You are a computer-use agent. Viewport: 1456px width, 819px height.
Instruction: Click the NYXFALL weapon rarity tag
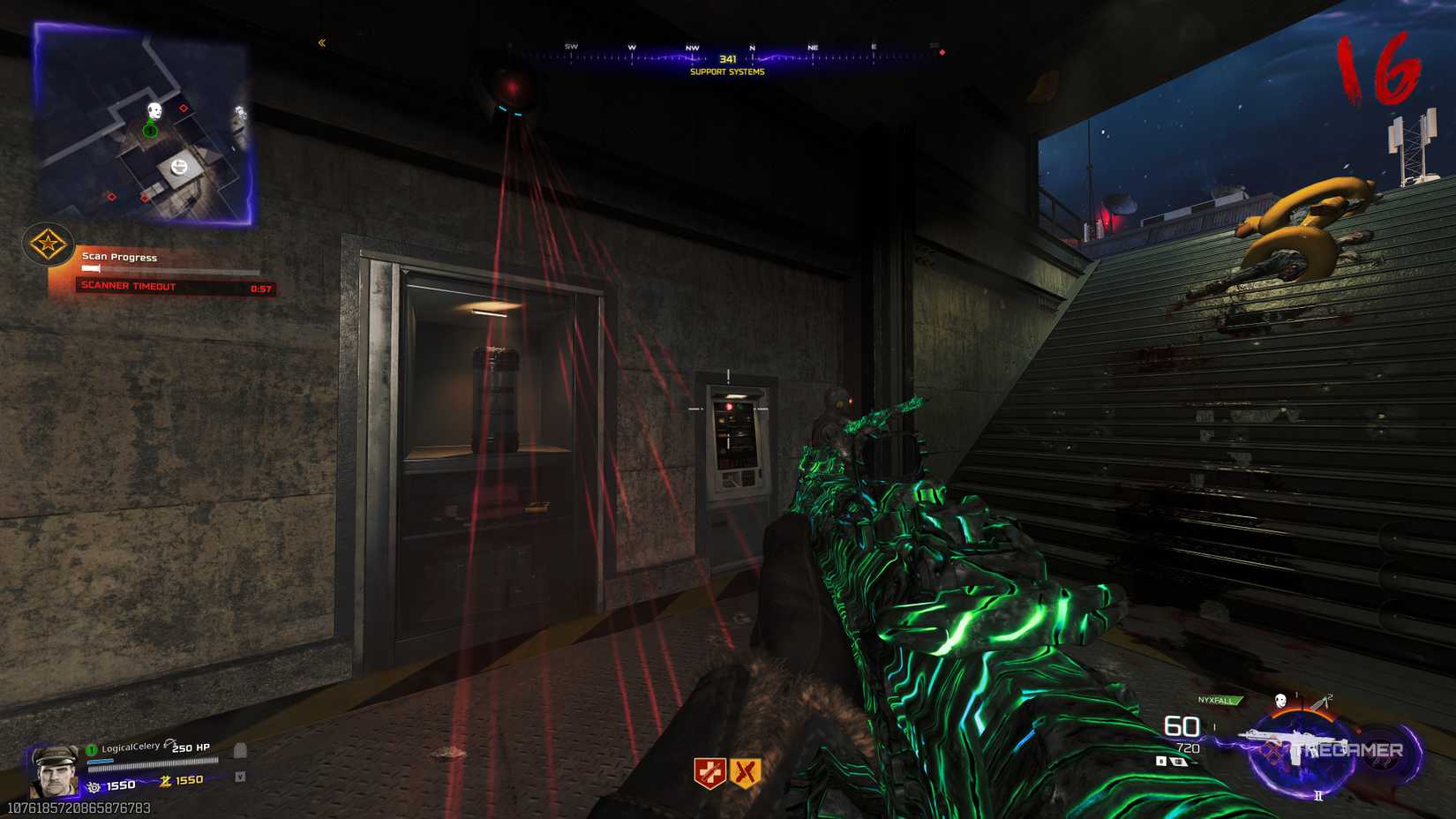(1218, 701)
